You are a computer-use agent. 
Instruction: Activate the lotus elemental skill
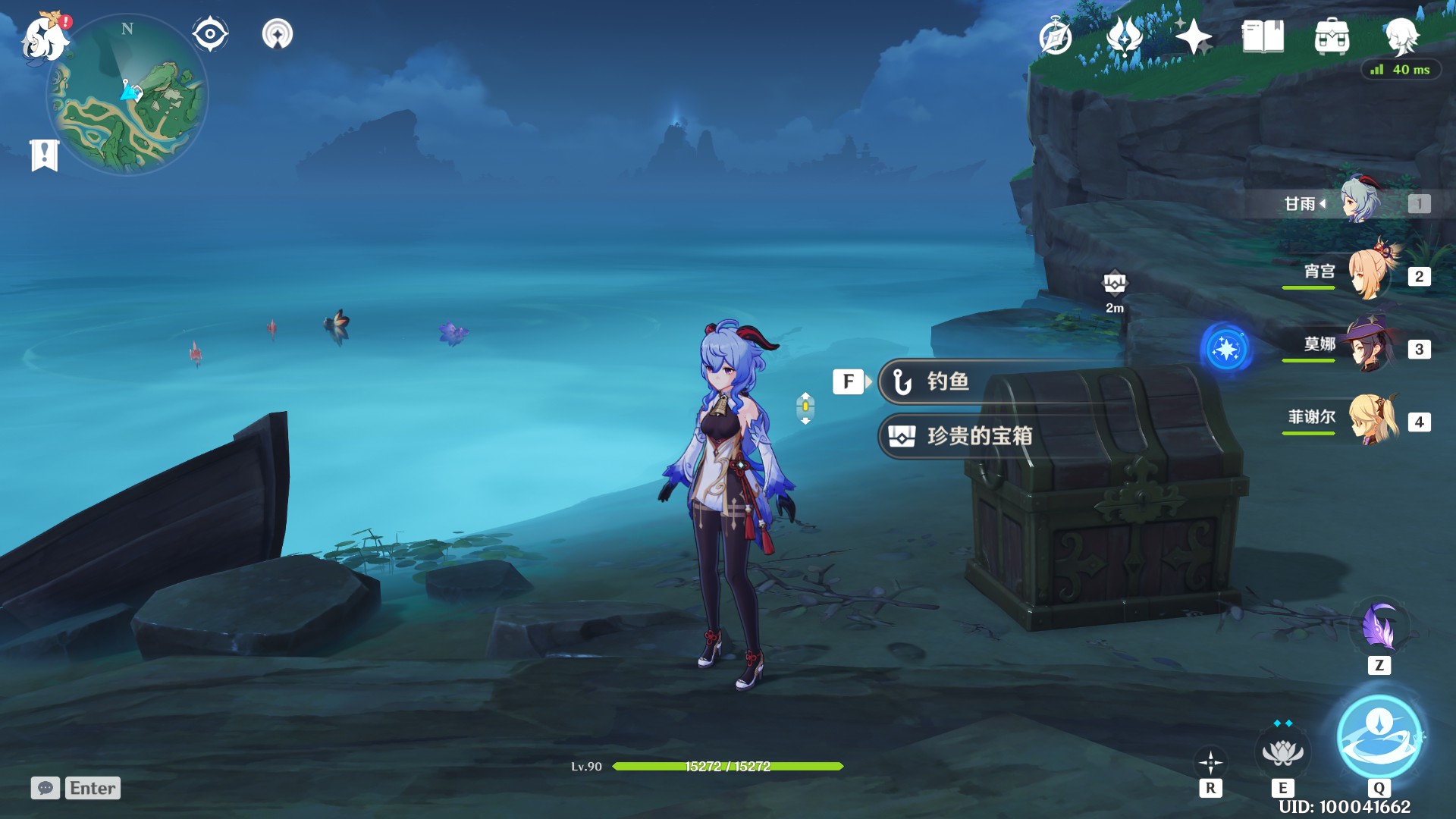[x=1282, y=753]
